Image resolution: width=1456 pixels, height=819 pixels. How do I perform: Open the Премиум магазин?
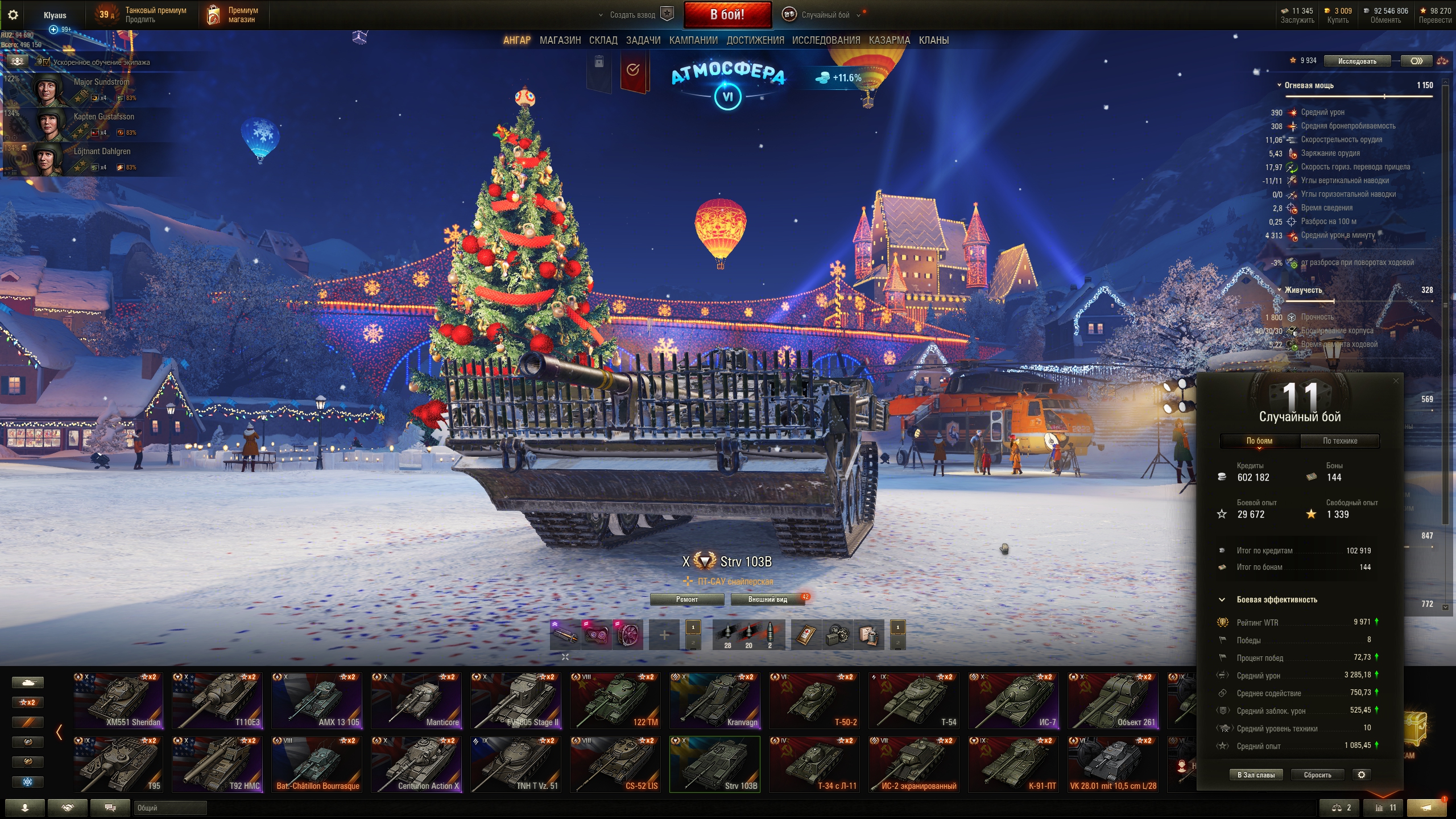point(233,15)
